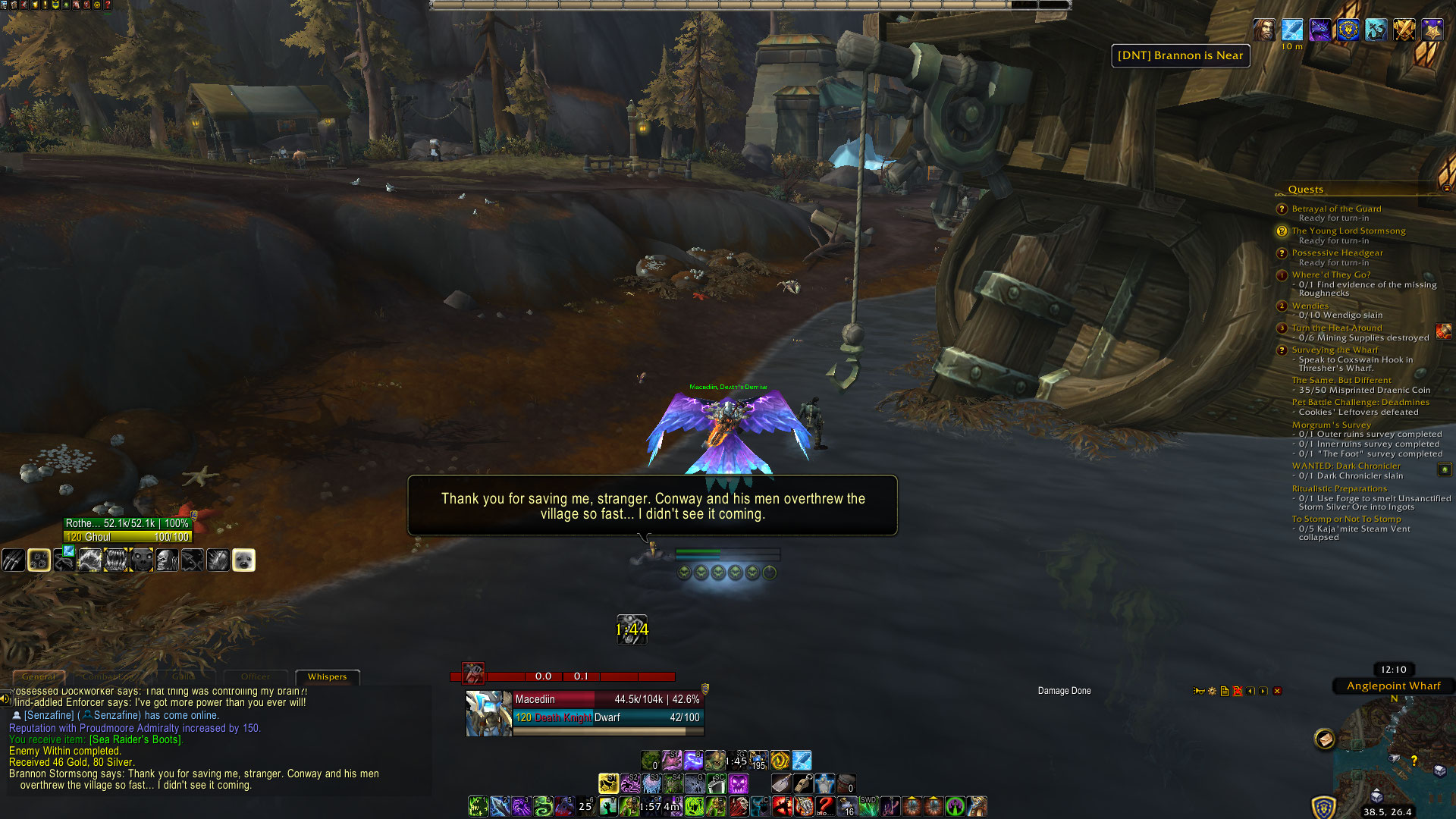1456x819 pixels.
Task: Click the Rothe ghoul pet frame
Action: tap(127, 530)
